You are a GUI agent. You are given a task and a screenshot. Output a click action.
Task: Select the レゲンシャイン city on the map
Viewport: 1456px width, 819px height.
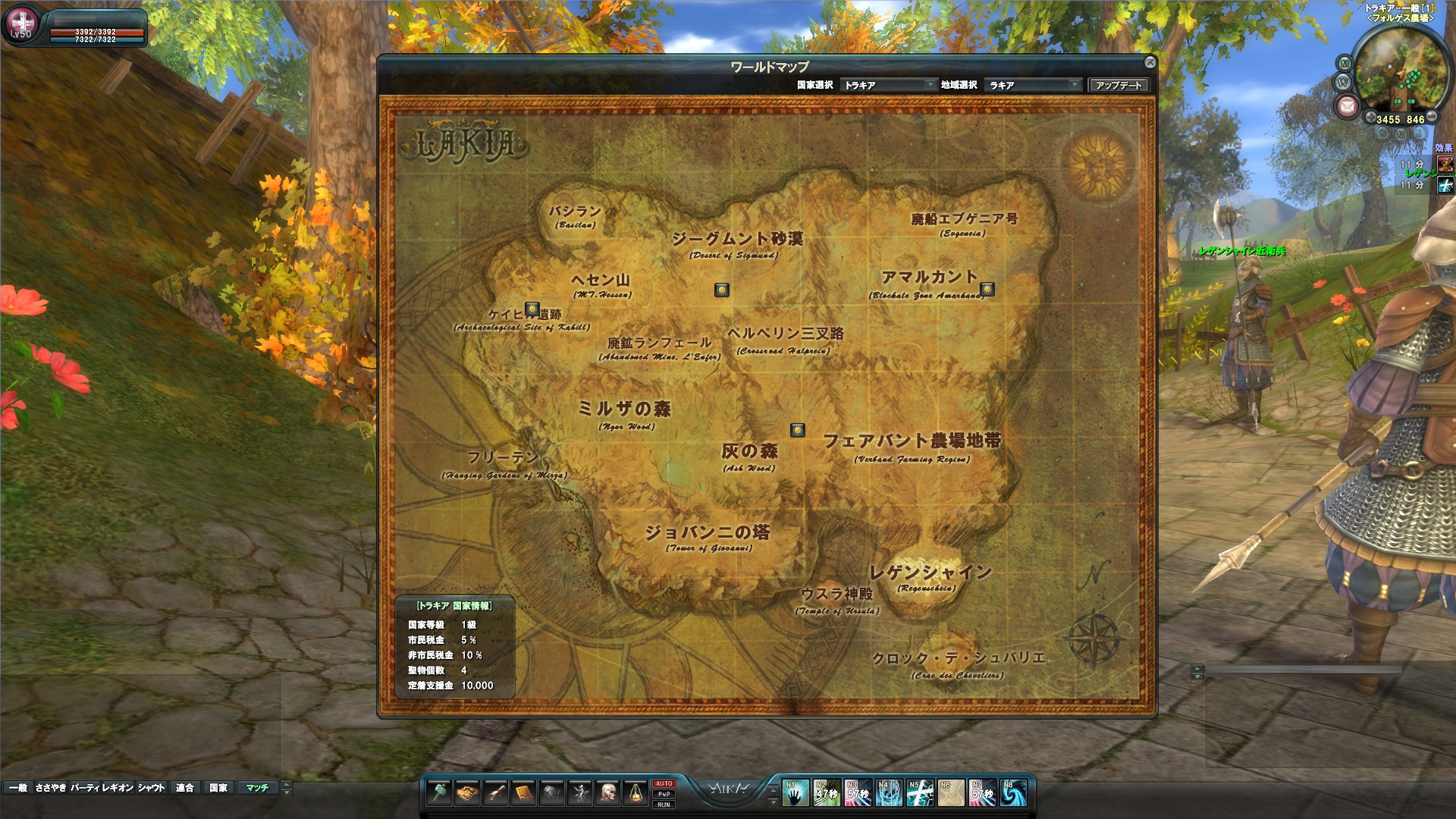tap(930, 574)
